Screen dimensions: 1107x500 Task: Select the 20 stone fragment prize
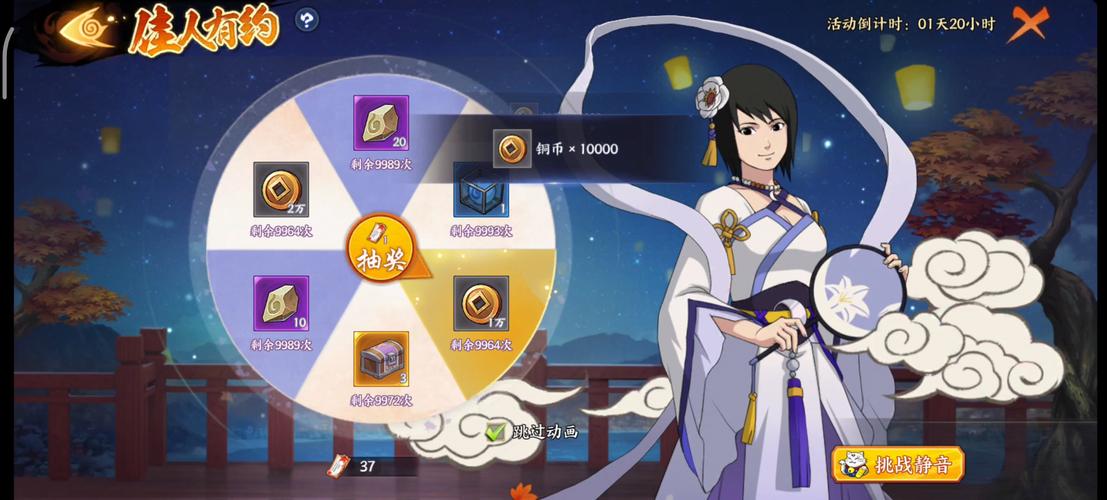click(381, 123)
